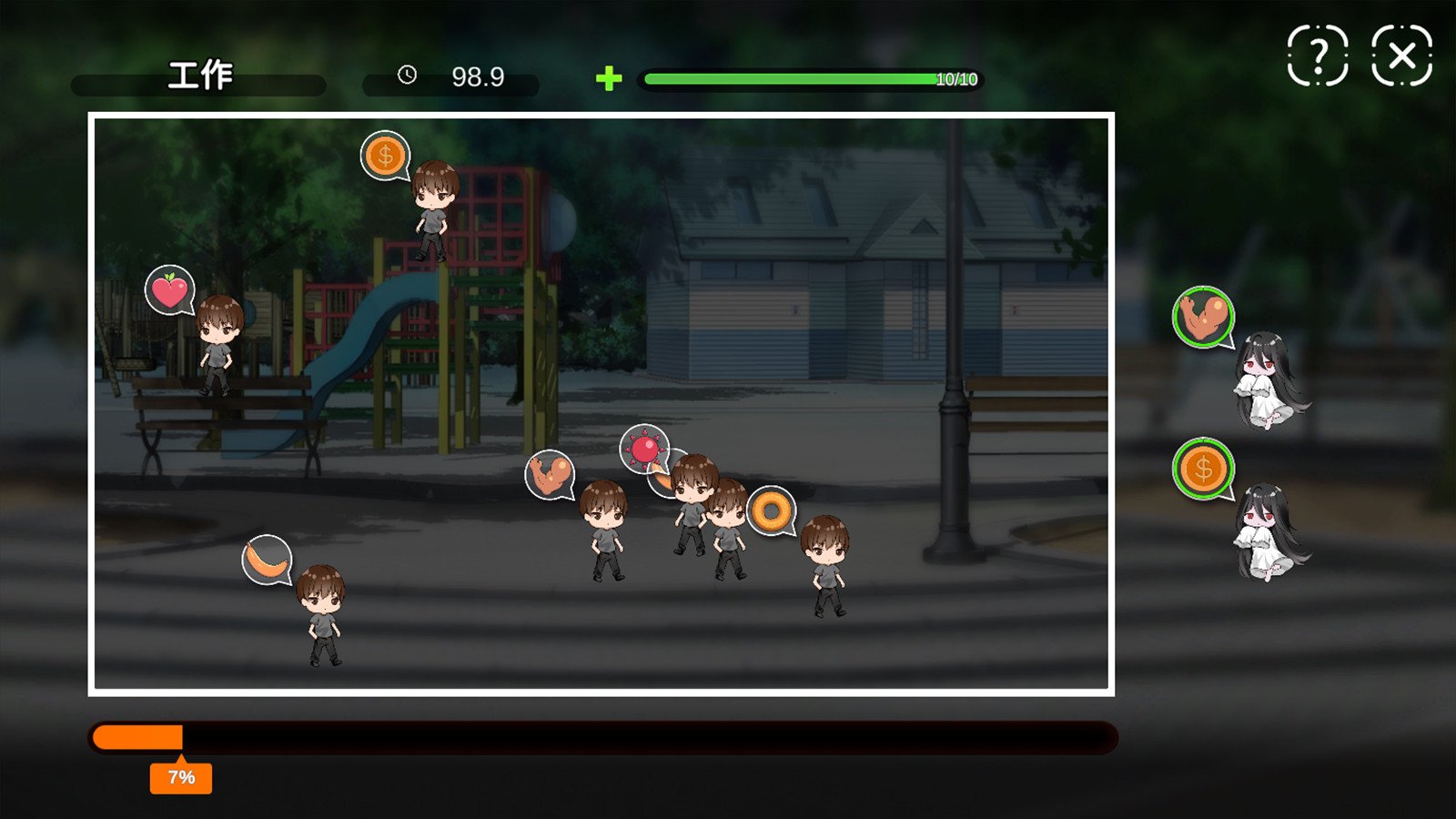The width and height of the screenshot is (1456, 819).
Task: Click the orange 7% progress bar
Action: pyautogui.click(x=136, y=735)
